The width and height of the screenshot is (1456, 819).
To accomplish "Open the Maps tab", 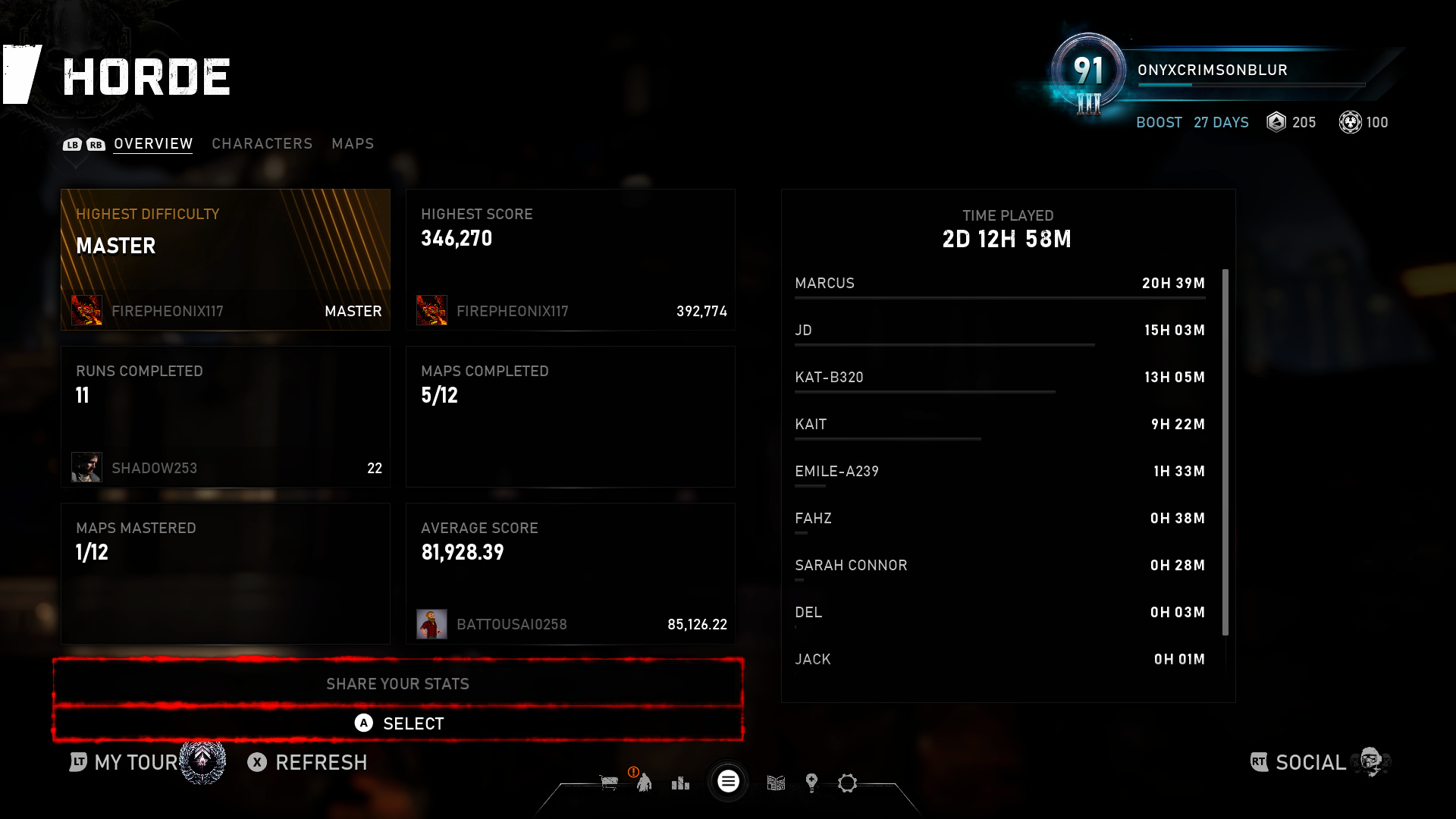I will pos(353,143).
